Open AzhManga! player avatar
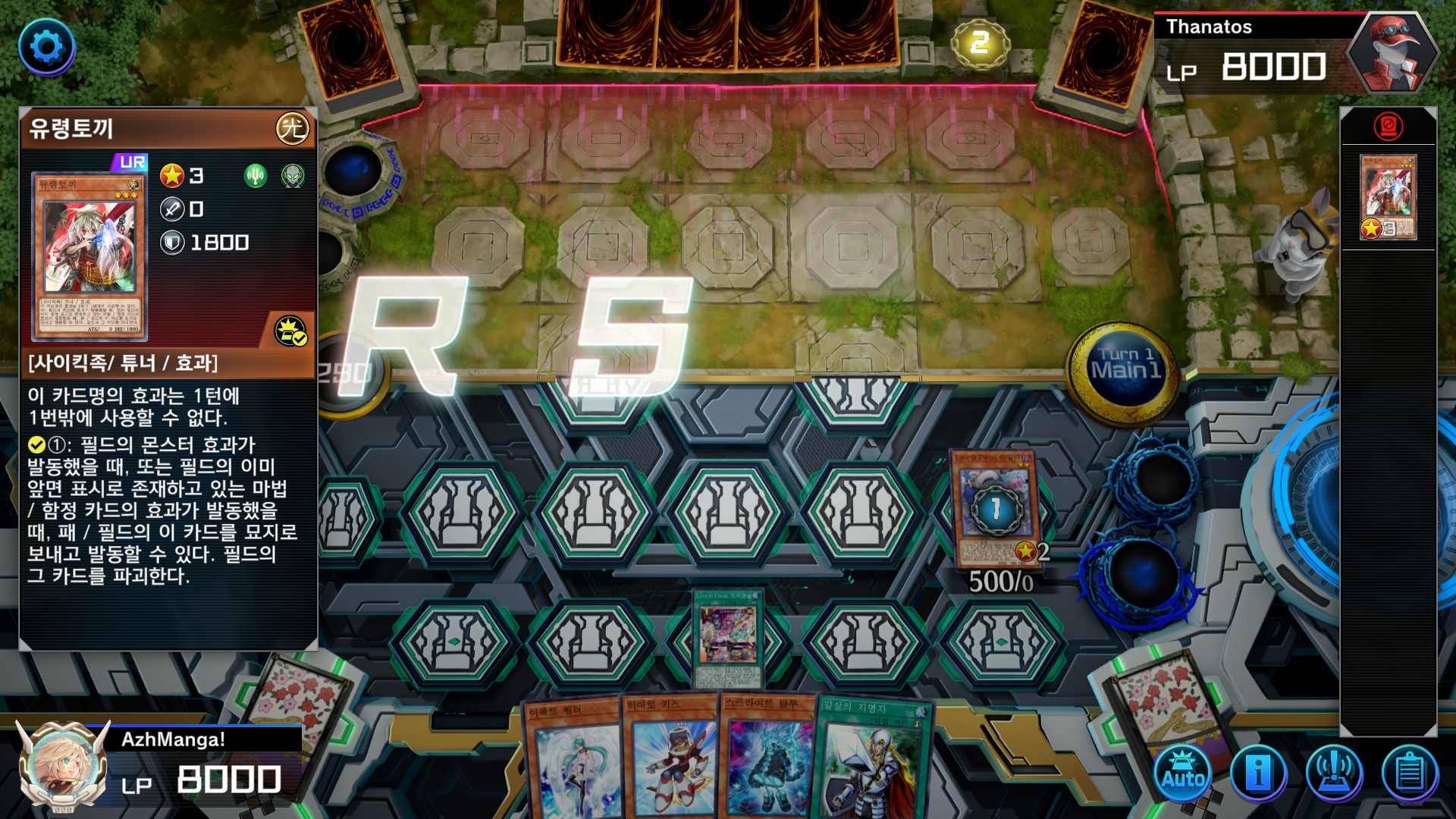Screen dimensions: 1456x819 64,764
